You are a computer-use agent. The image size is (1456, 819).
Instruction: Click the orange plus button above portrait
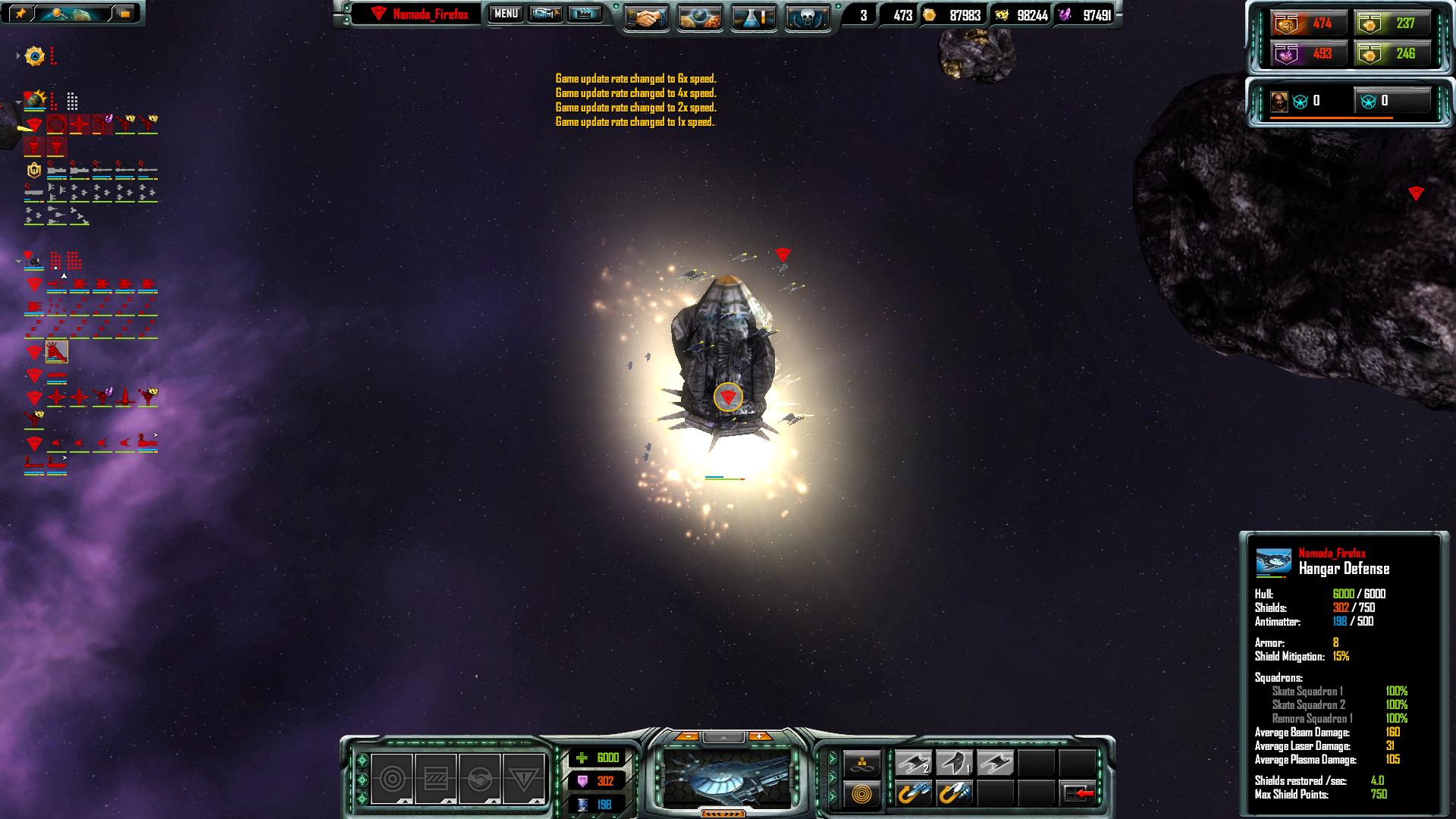point(759,736)
